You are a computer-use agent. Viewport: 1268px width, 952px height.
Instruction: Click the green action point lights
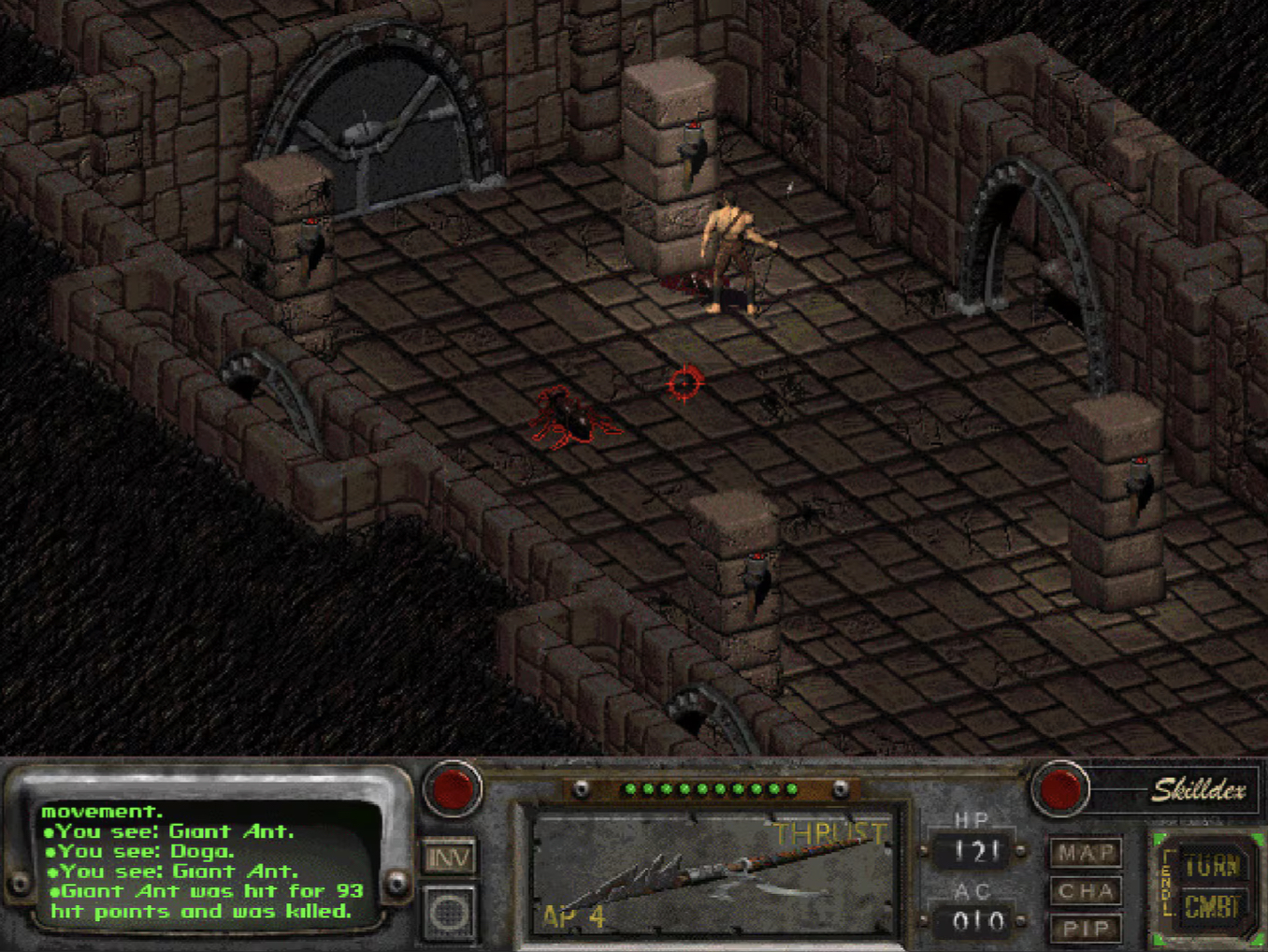click(713, 788)
